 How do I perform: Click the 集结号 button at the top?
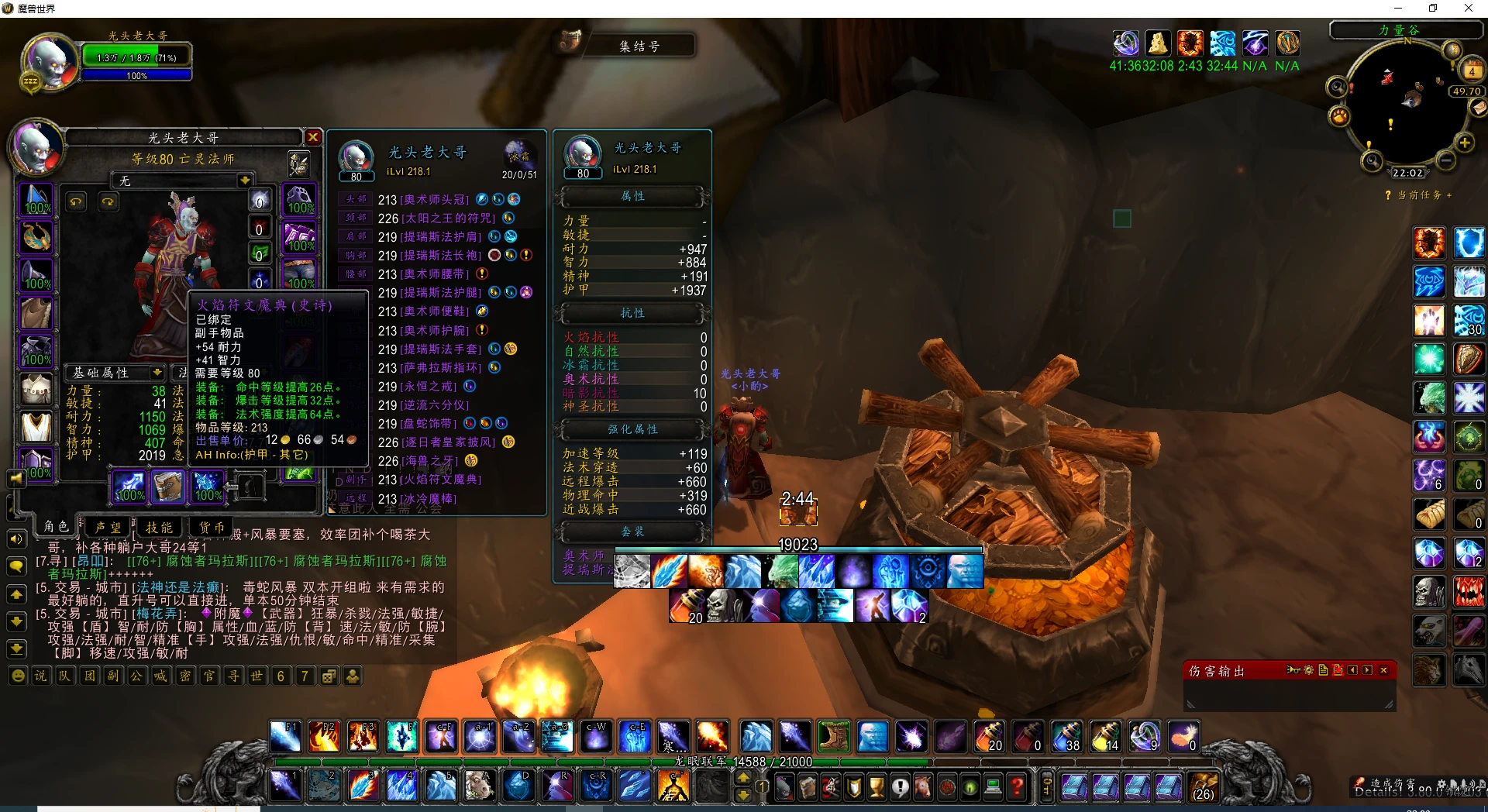pyautogui.click(x=639, y=46)
